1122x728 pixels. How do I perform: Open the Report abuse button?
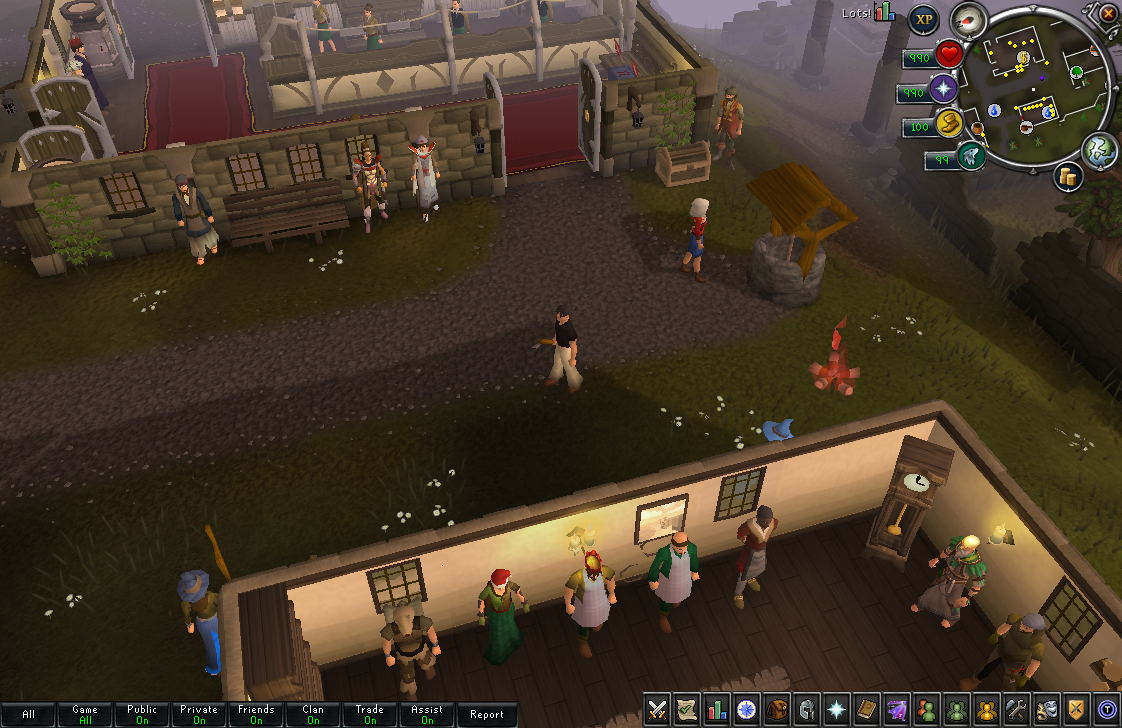[487, 714]
